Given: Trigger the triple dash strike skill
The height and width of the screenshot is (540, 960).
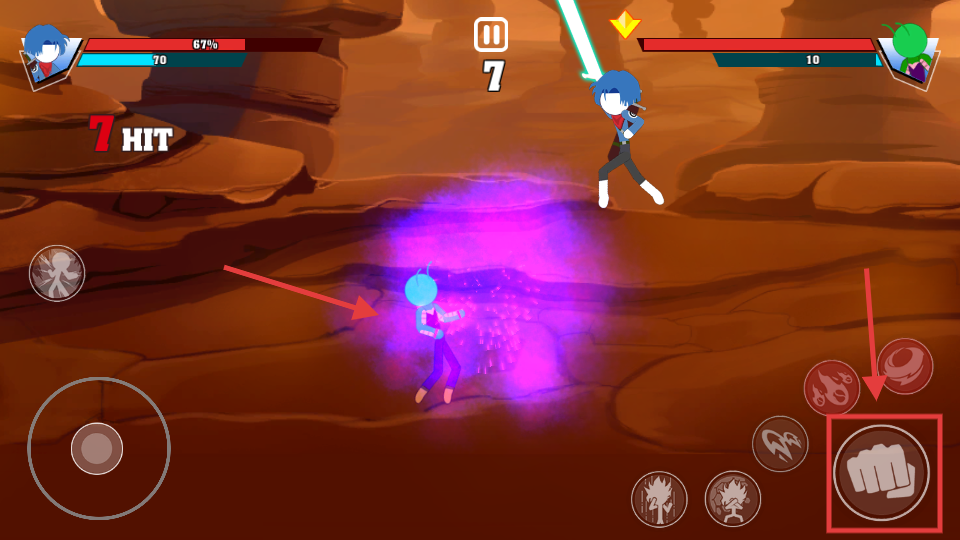Looking at the screenshot, I should pyautogui.click(x=780, y=444).
